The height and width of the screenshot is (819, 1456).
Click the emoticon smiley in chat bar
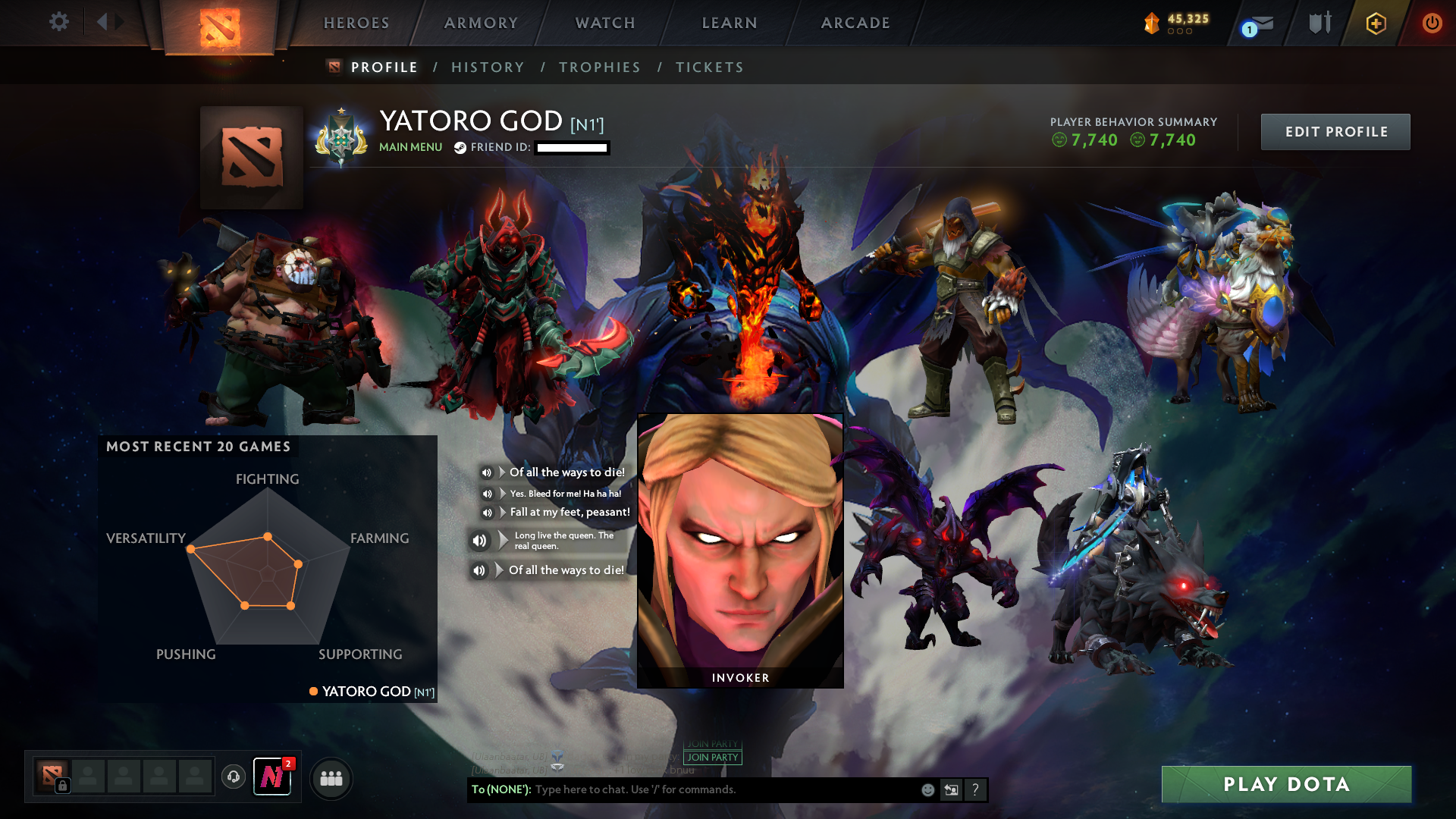coord(927,789)
